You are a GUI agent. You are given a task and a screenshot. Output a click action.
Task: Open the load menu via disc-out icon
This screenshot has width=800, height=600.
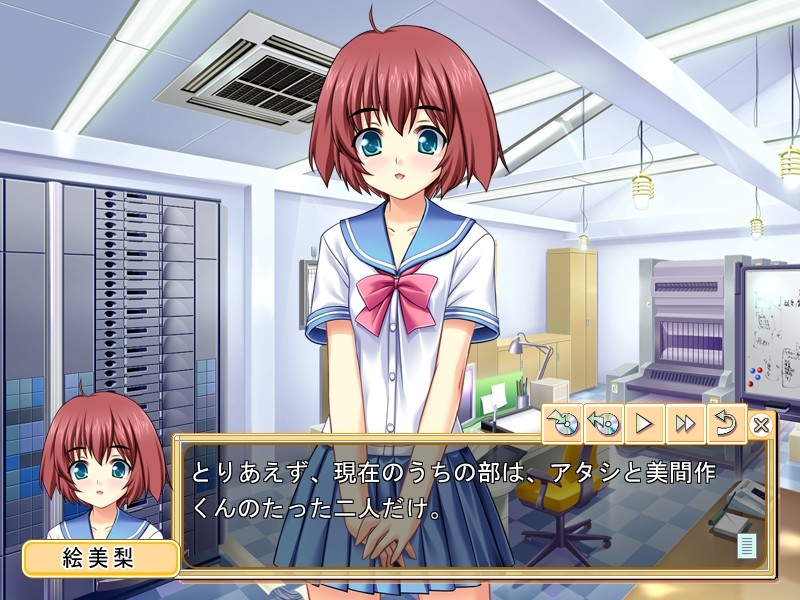pyautogui.click(x=604, y=424)
